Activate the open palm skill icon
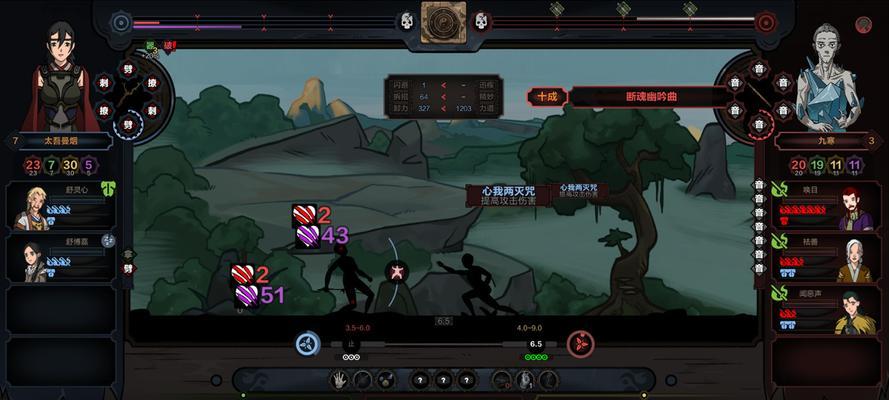 [x=340, y=380]
